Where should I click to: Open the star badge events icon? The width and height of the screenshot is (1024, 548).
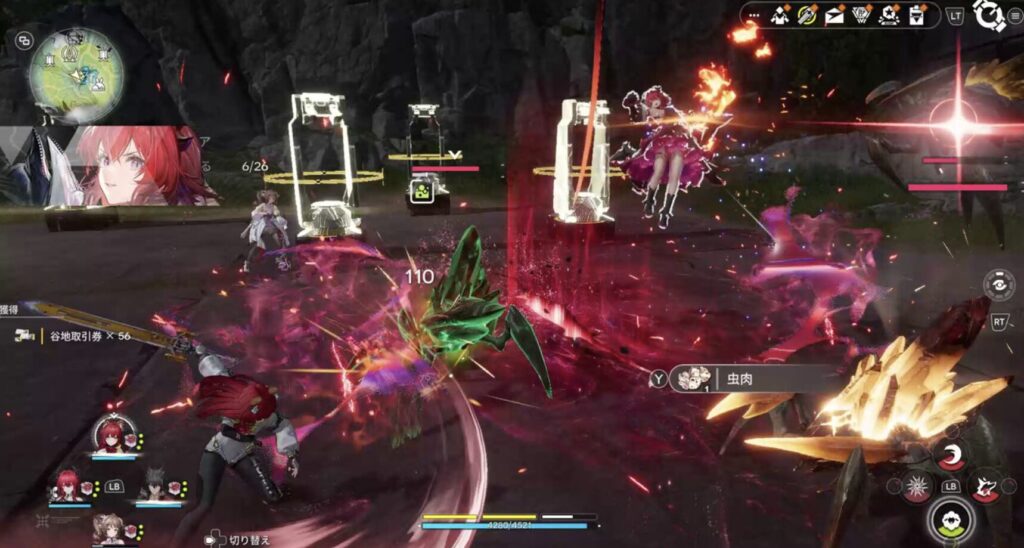click(x=887, y=15)
